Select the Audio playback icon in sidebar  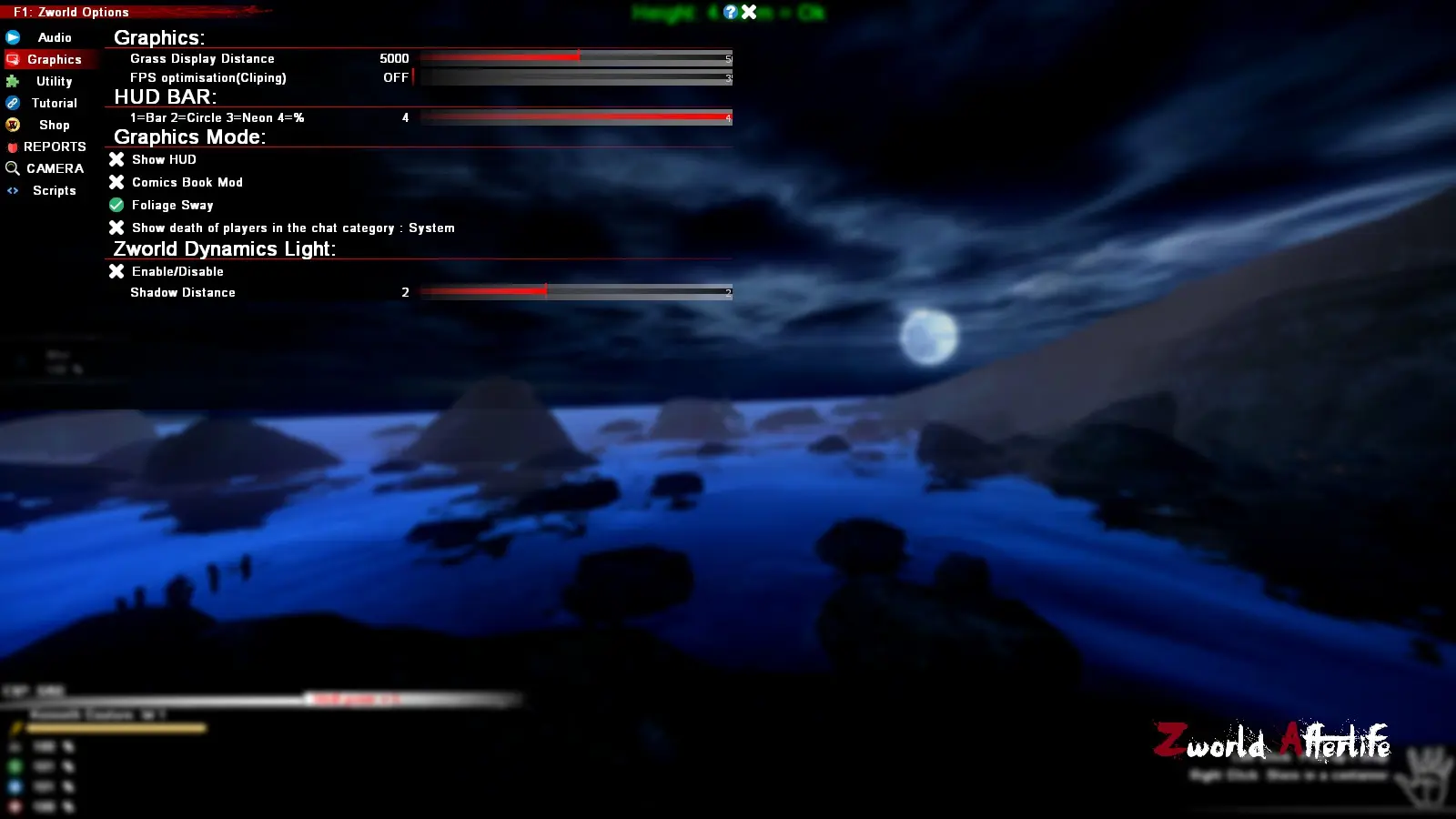[x=13, y=37]
